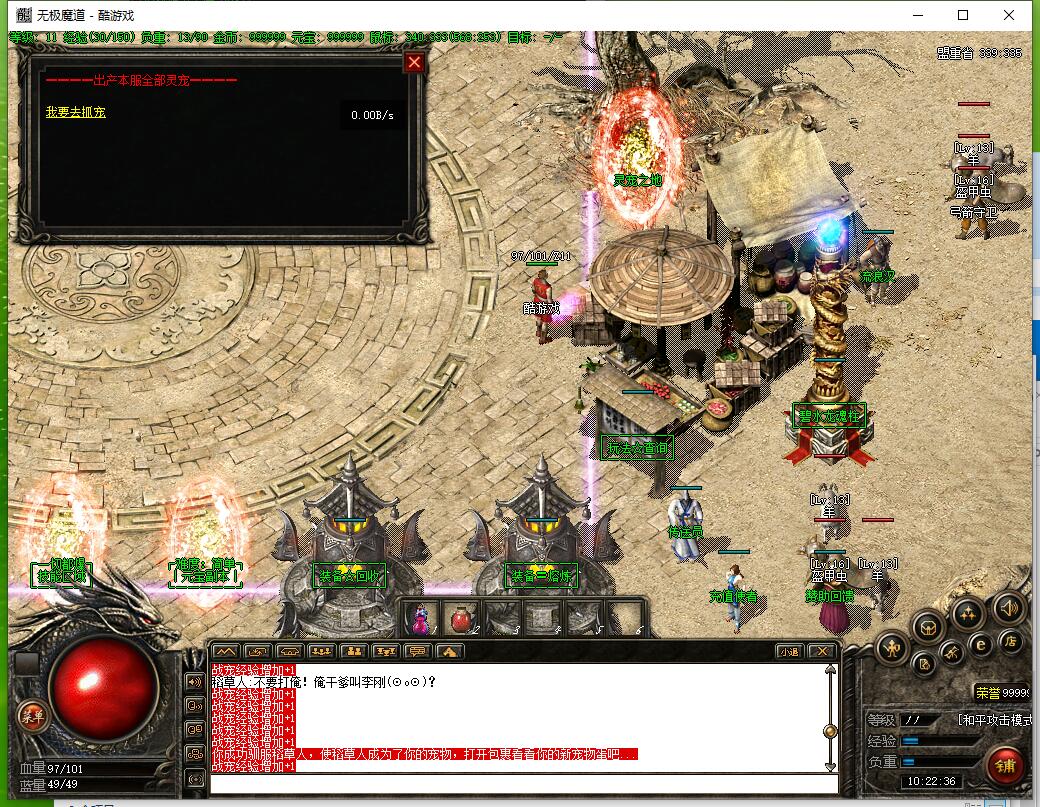Open the skills four-star round icon
1040x807 pixels.
[x=967, y=612]
